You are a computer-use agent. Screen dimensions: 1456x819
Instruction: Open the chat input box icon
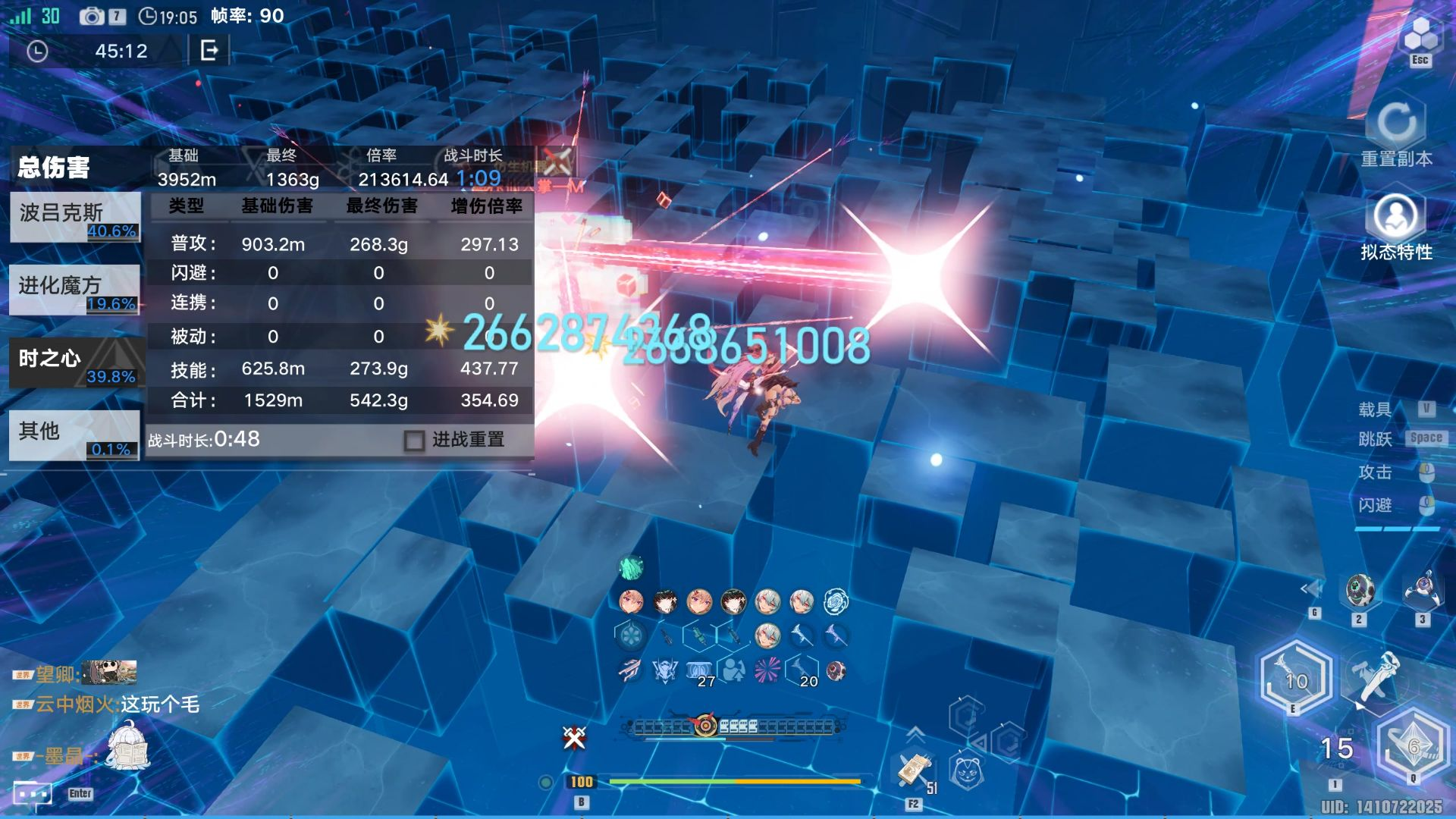[x=33, y=793]
